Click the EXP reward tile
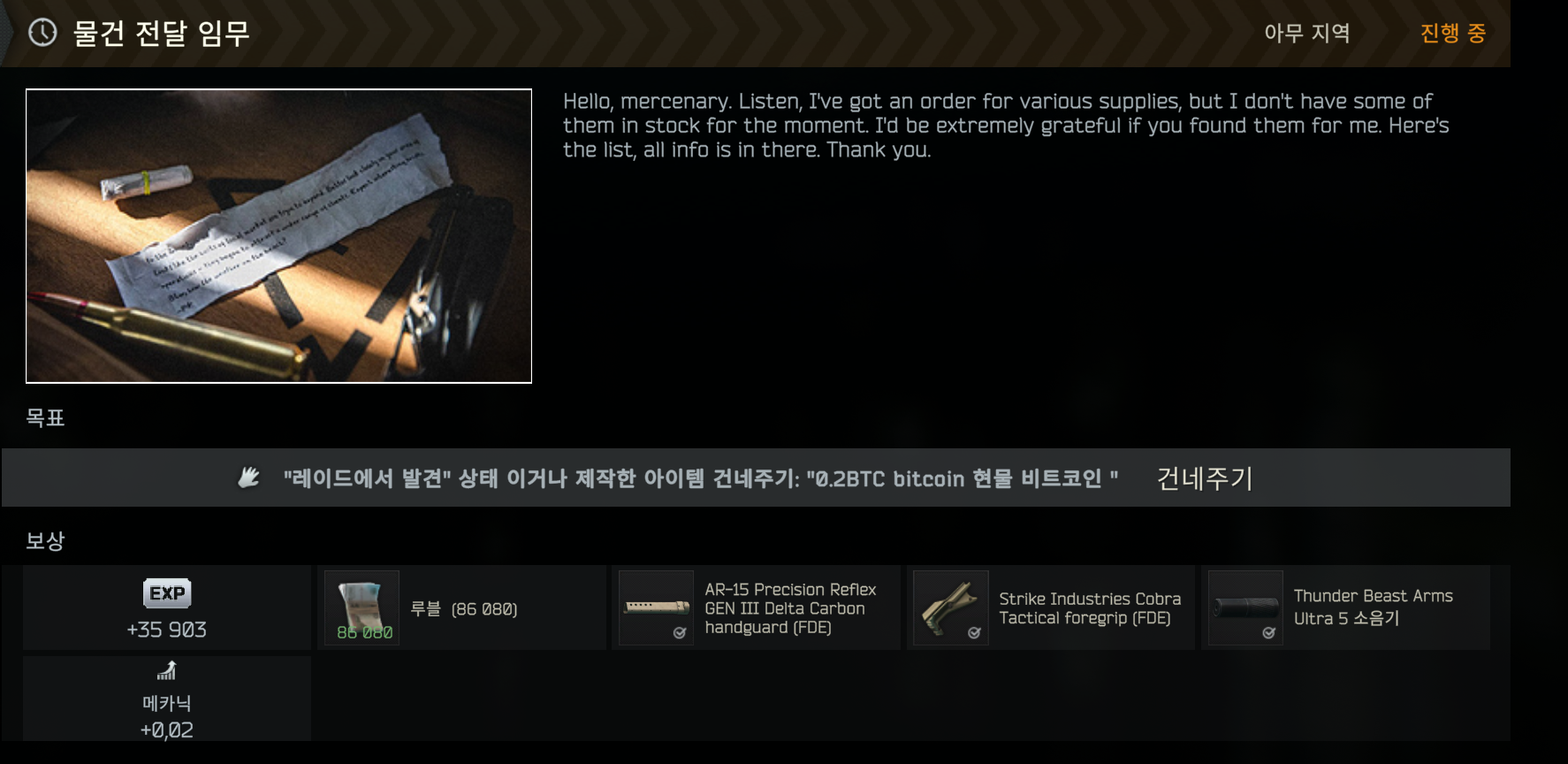 click(167, 608)
